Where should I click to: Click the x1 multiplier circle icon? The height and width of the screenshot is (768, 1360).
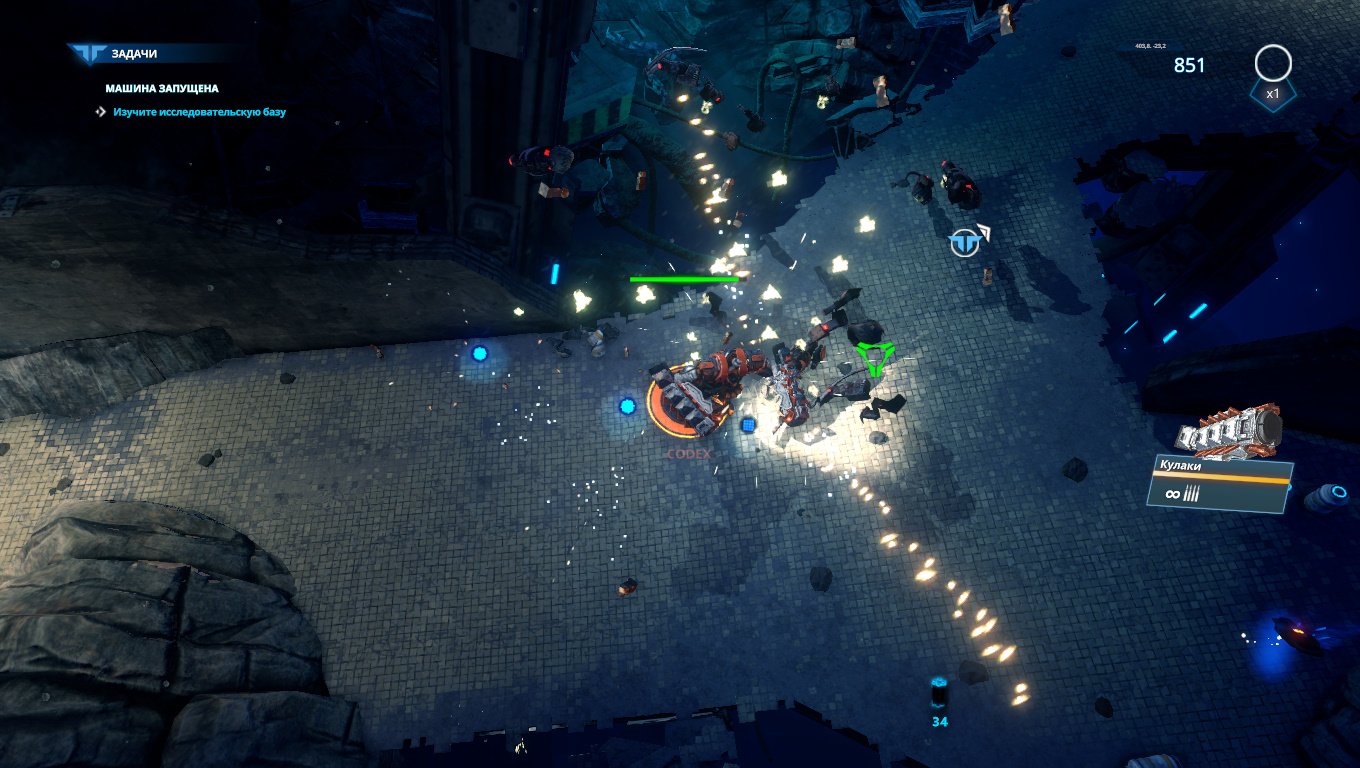pyautogui.click(x=1272, y=64)
